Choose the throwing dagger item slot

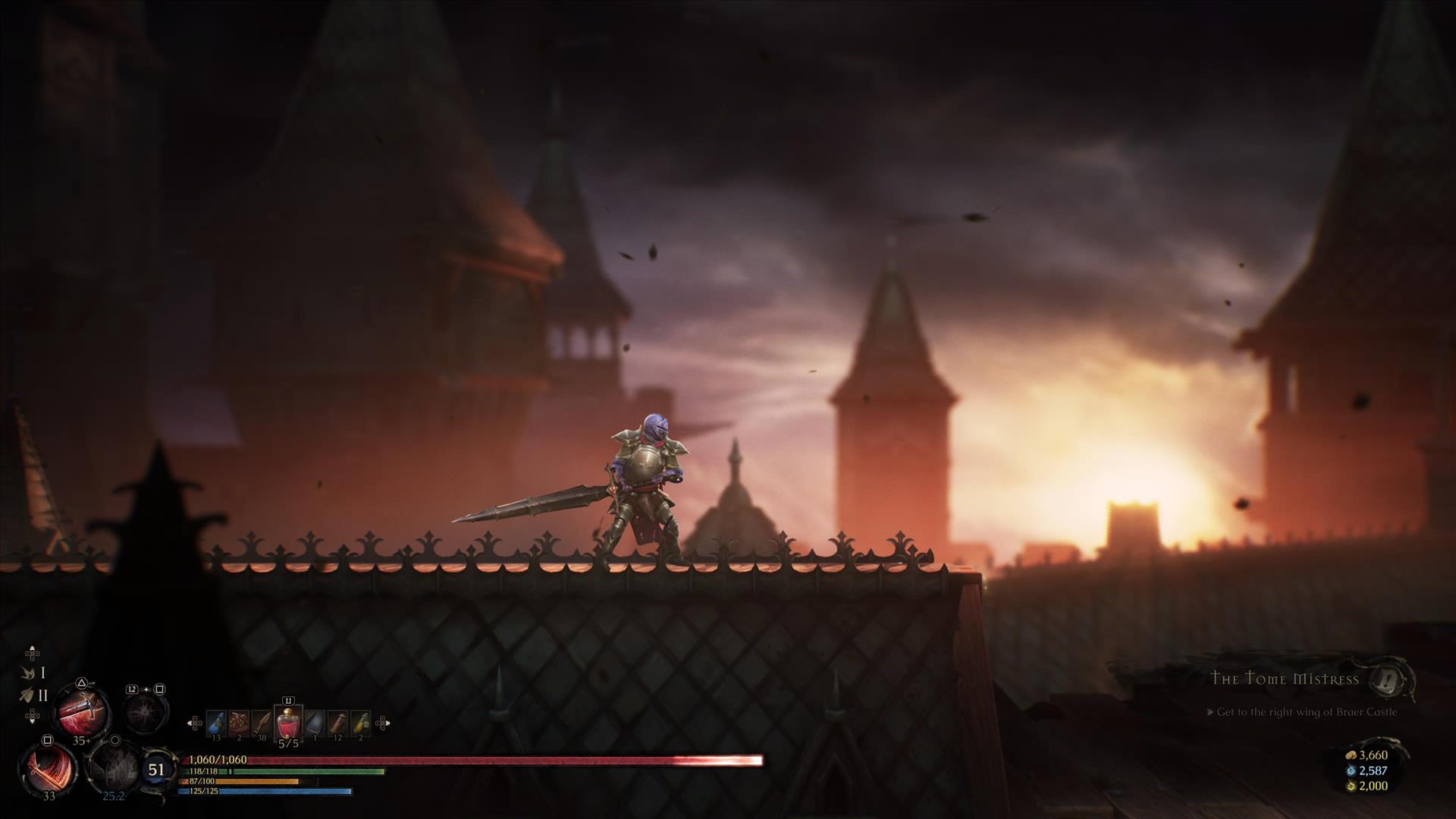[262, 723]
